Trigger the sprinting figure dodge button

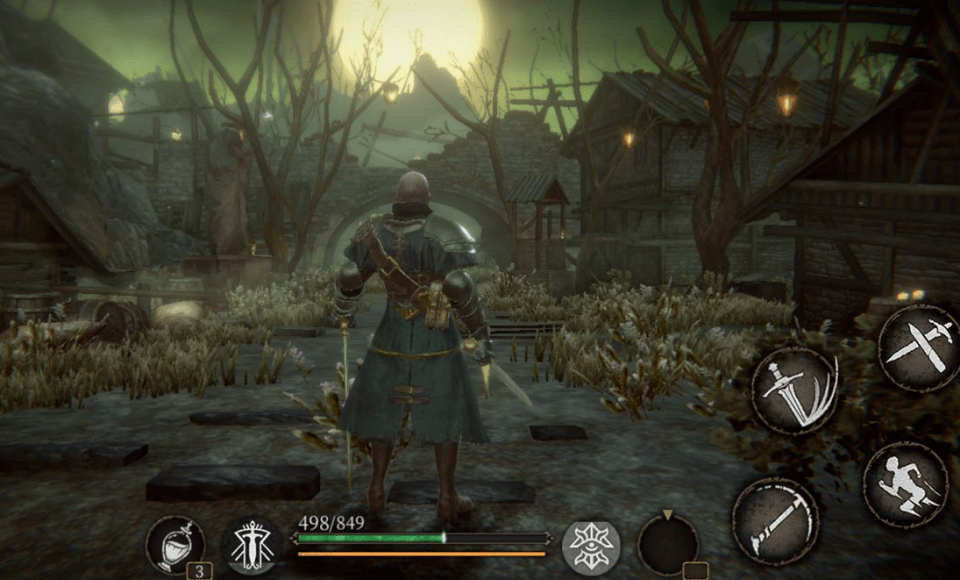[x=905, y=484]
